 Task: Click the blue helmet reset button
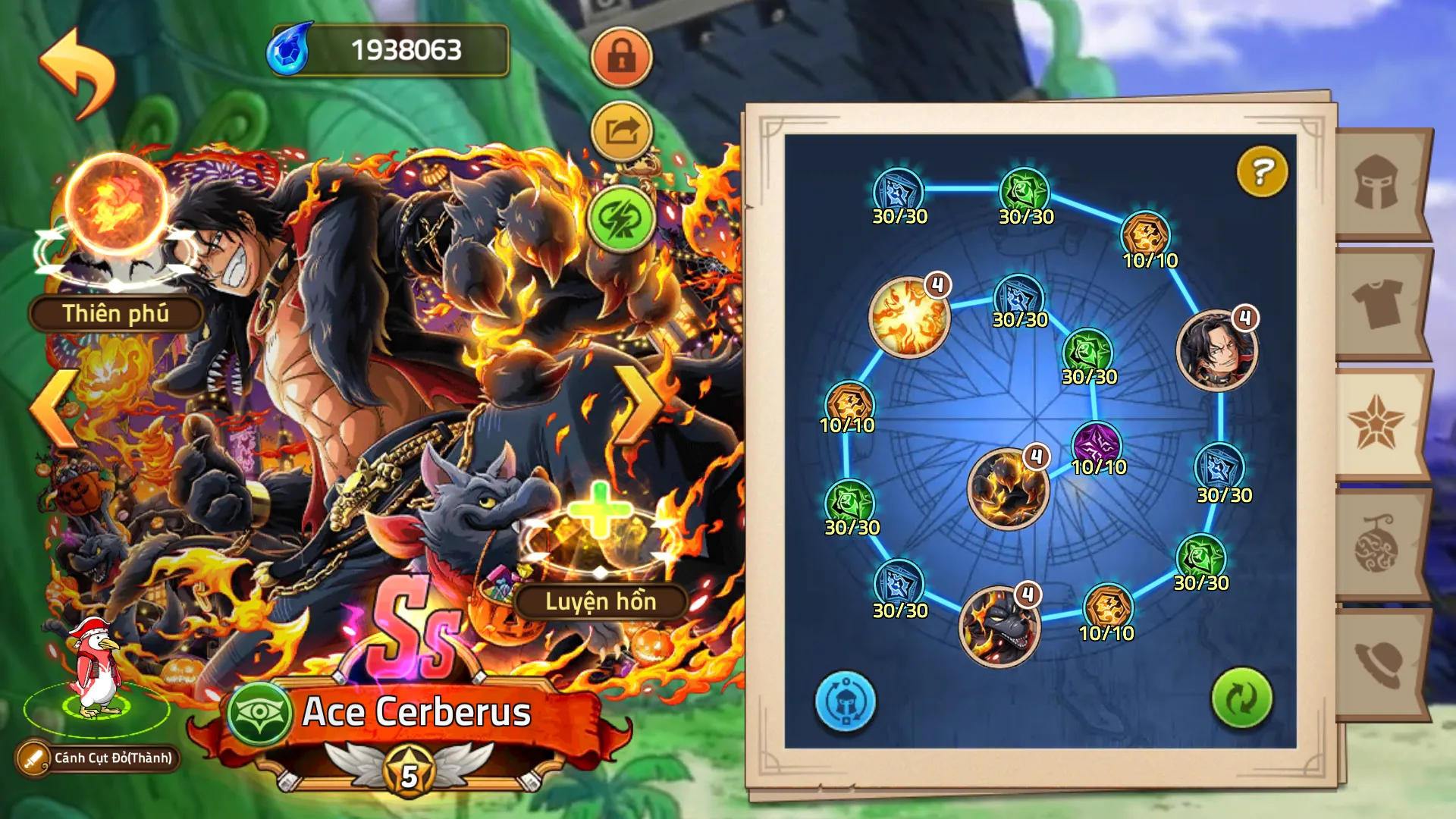coord(845,701)
